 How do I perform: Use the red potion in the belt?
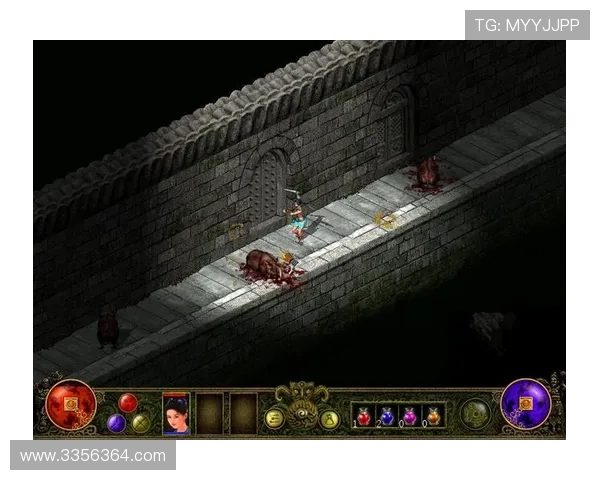tap(363, 415)
